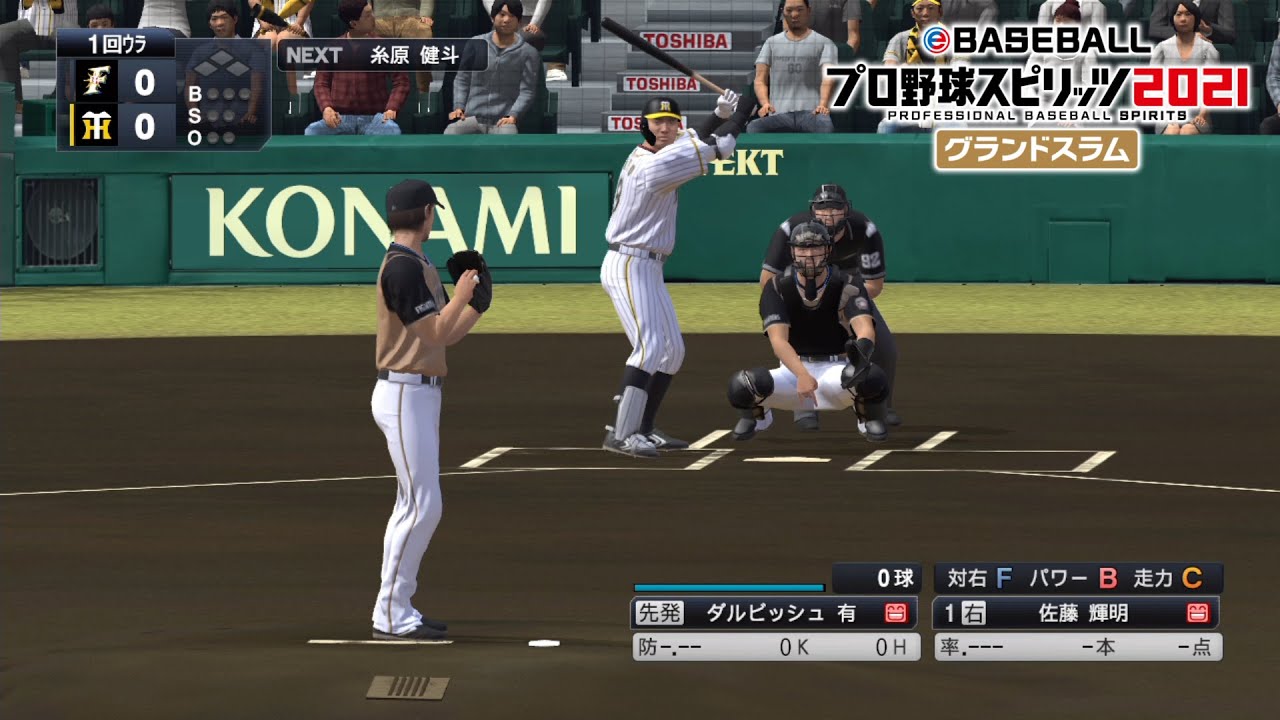This screenshot has width=1280, height=720.
Task: Select the pitcher panel for ダルビッシュ 有
Action: [774, 613]
